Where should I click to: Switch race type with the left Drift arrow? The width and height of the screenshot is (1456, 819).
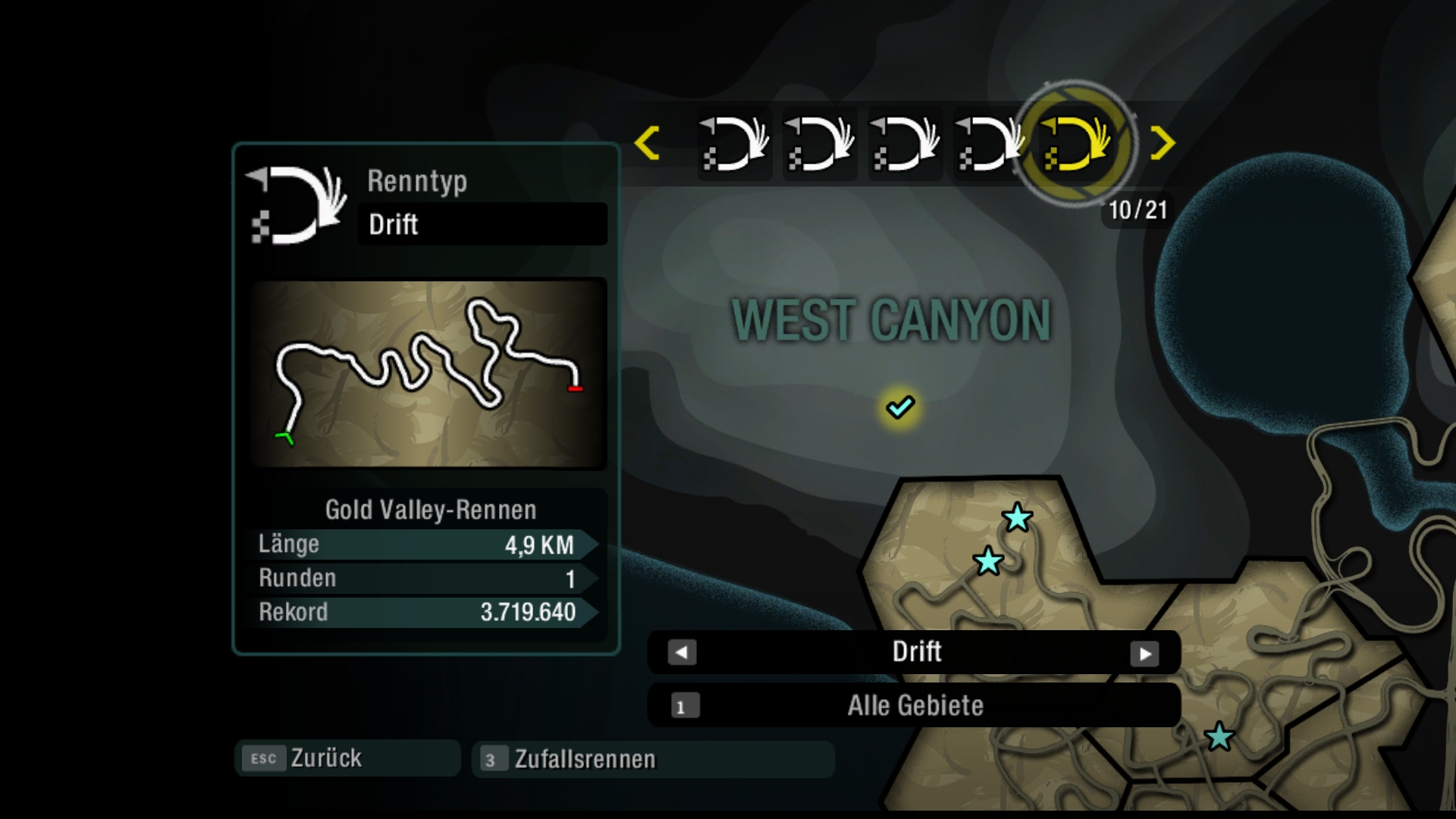(682, 653)
